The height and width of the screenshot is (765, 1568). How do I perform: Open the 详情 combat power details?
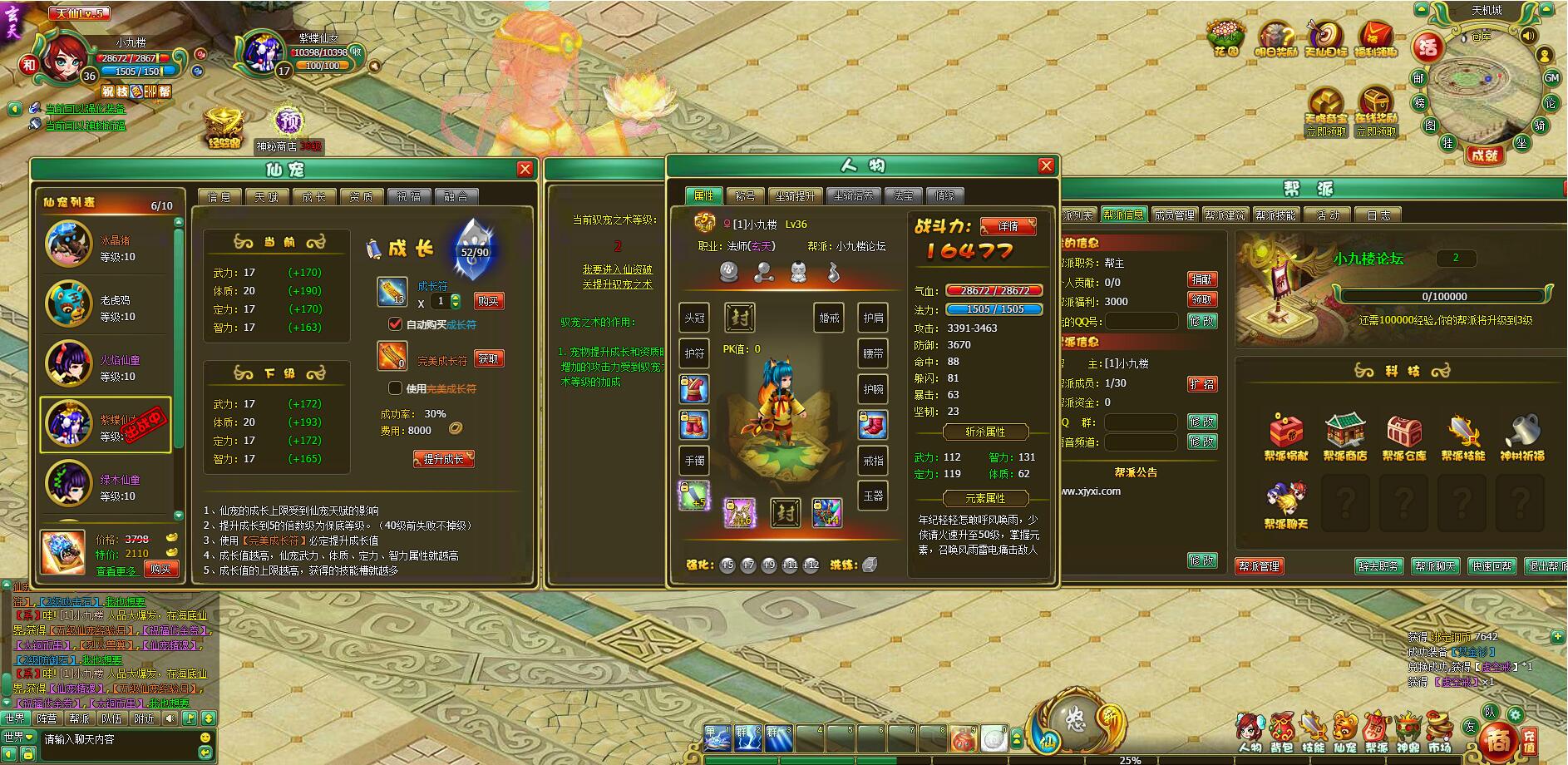1008,226
